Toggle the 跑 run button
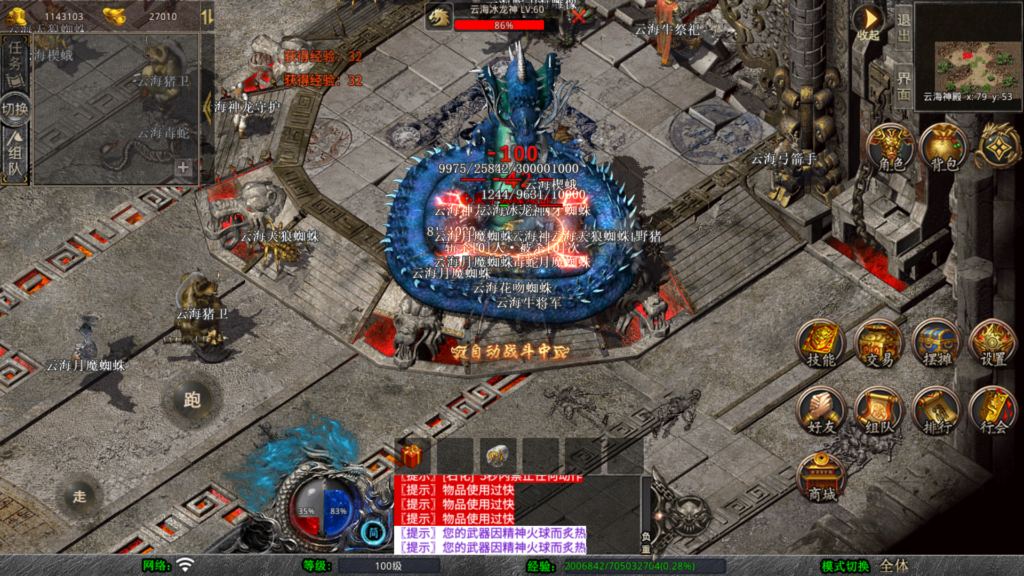 (192, 400)
